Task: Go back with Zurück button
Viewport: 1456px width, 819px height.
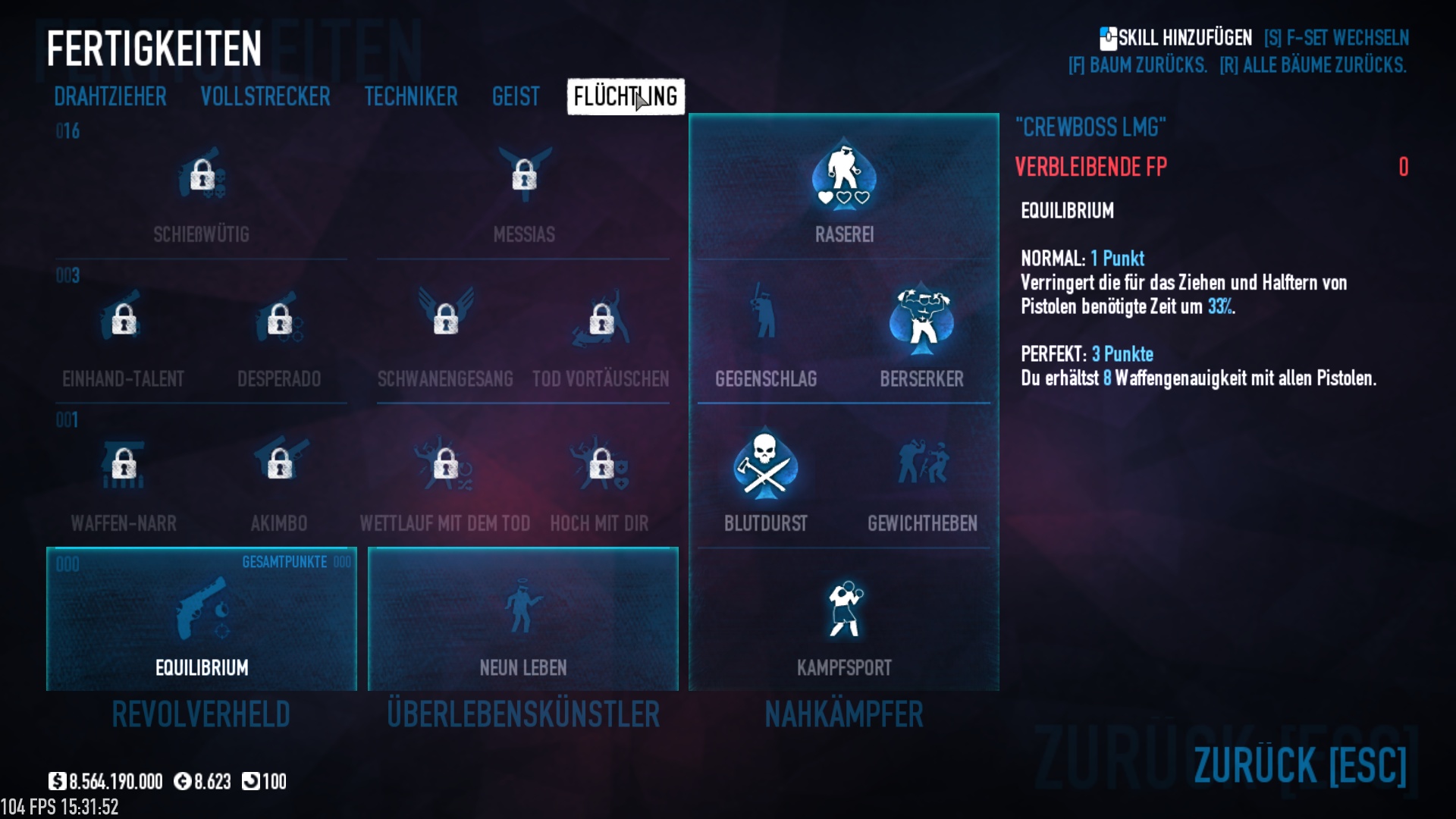Action: (x=1300, y=764)
